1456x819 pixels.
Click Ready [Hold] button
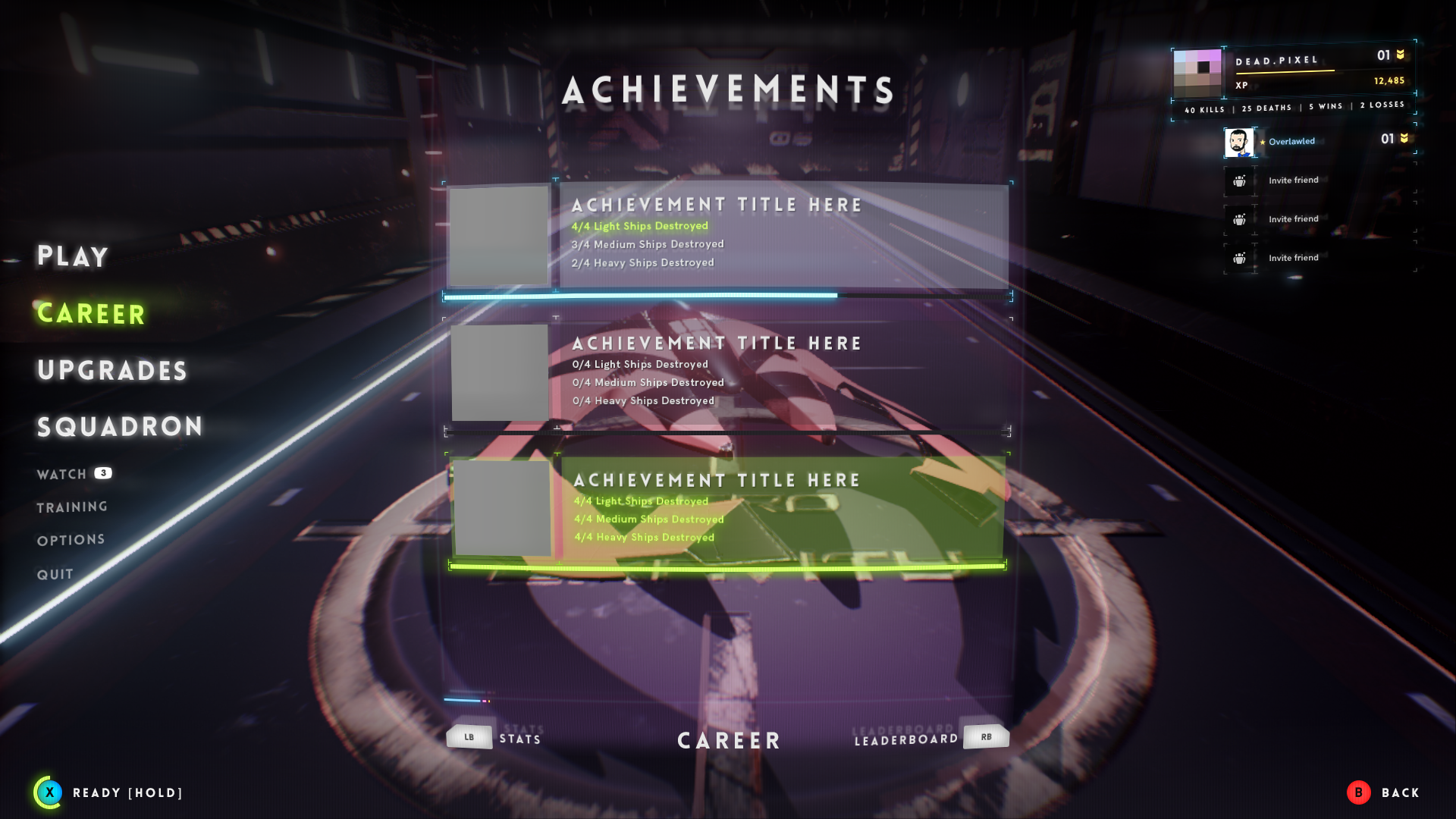point(108,792)
